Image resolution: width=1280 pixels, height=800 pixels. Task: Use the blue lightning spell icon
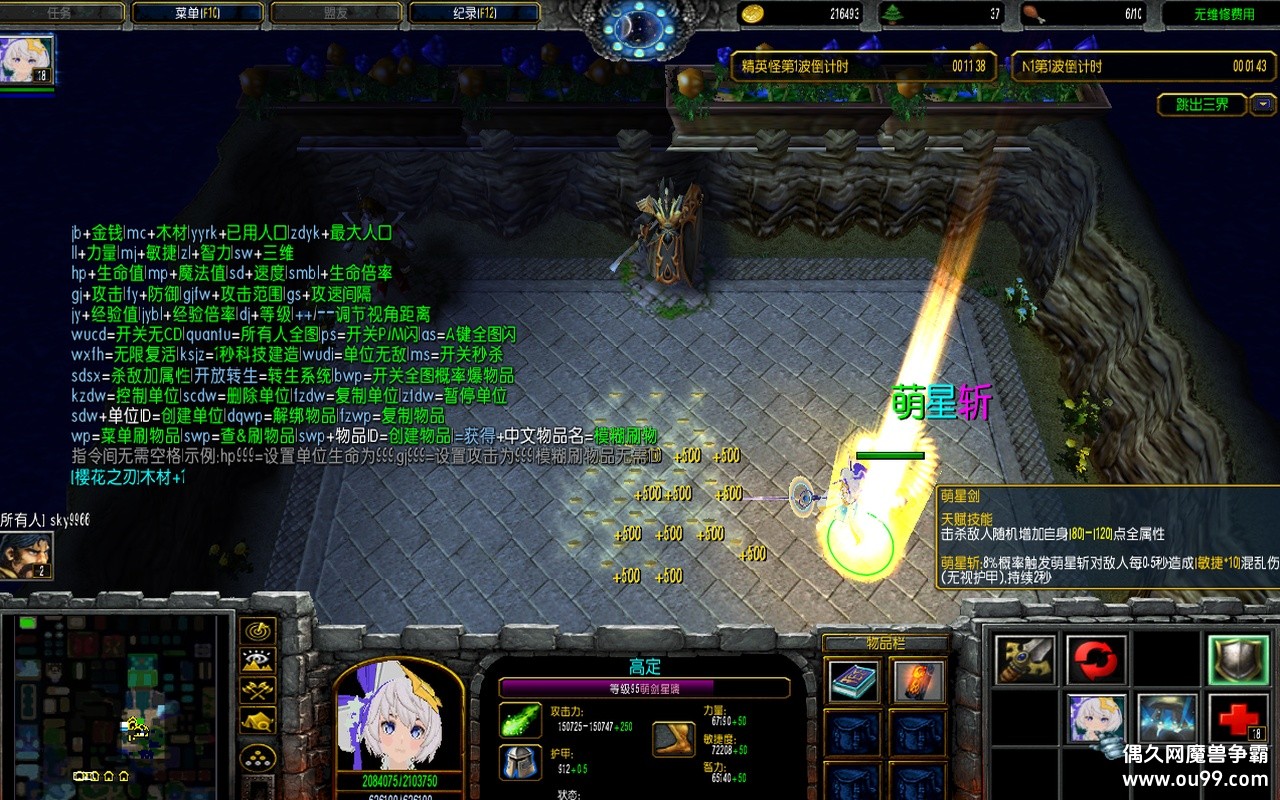pos(1167,718)
